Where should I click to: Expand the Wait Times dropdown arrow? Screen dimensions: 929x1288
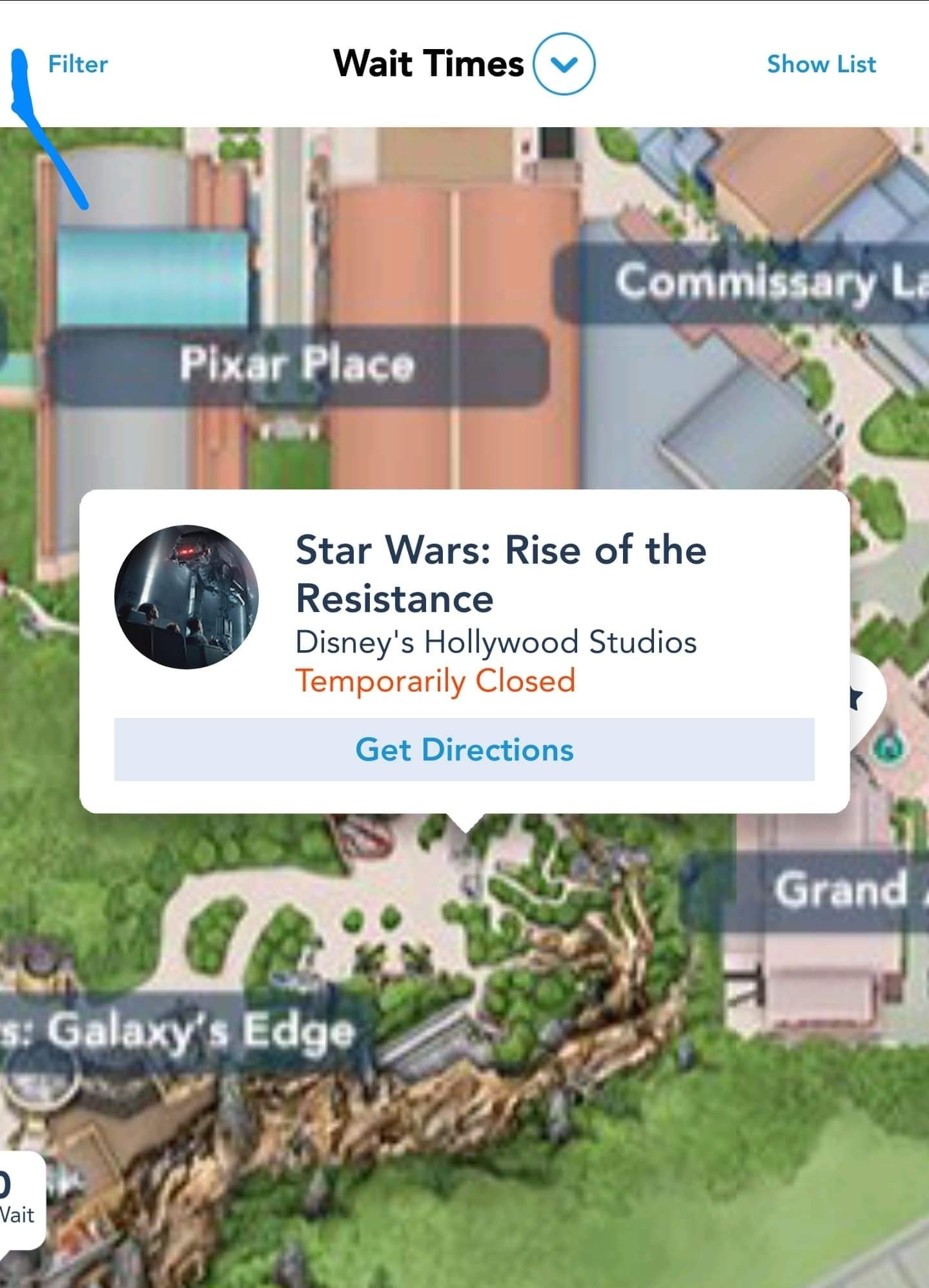[x=564, y=64]
